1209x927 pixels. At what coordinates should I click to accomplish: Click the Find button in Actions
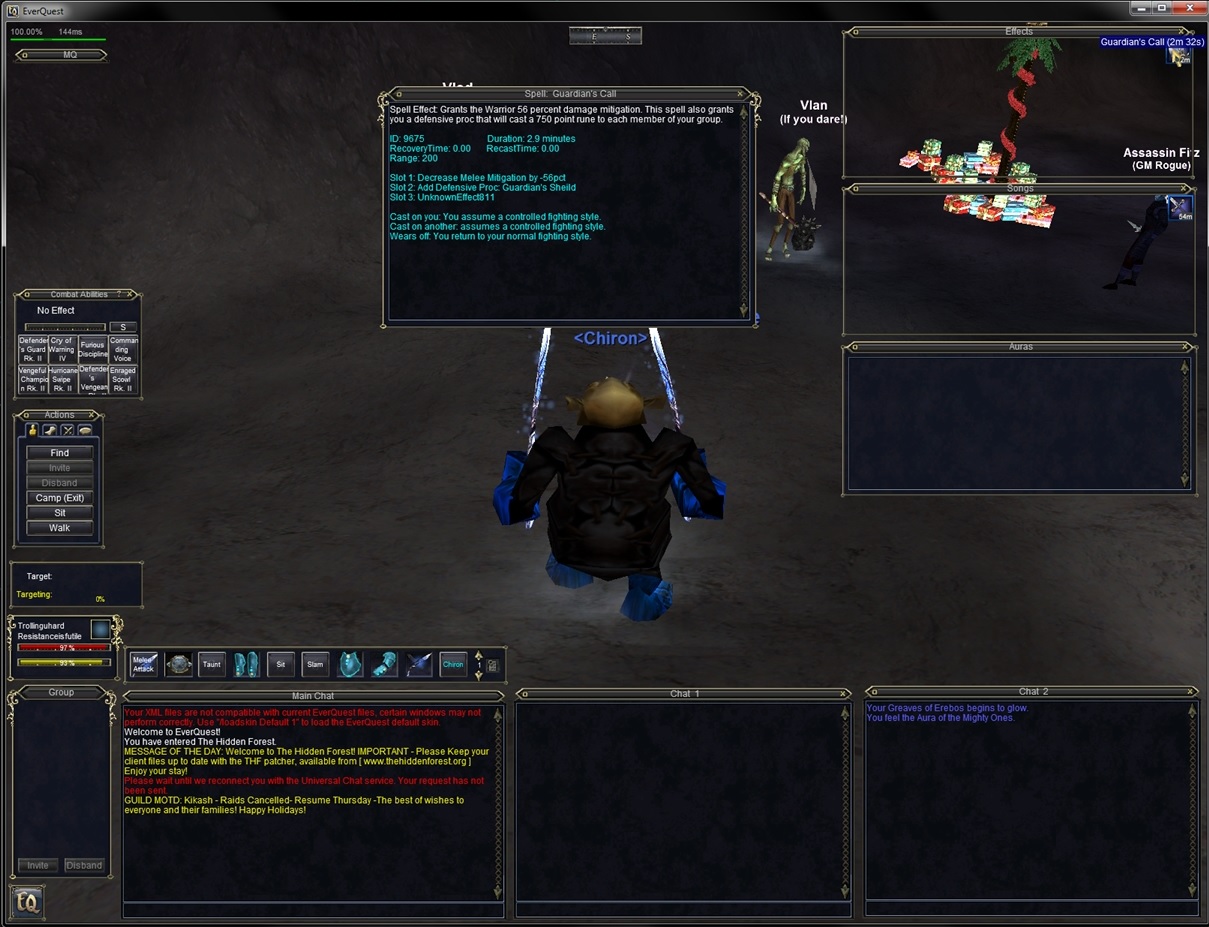click(60, 453)
